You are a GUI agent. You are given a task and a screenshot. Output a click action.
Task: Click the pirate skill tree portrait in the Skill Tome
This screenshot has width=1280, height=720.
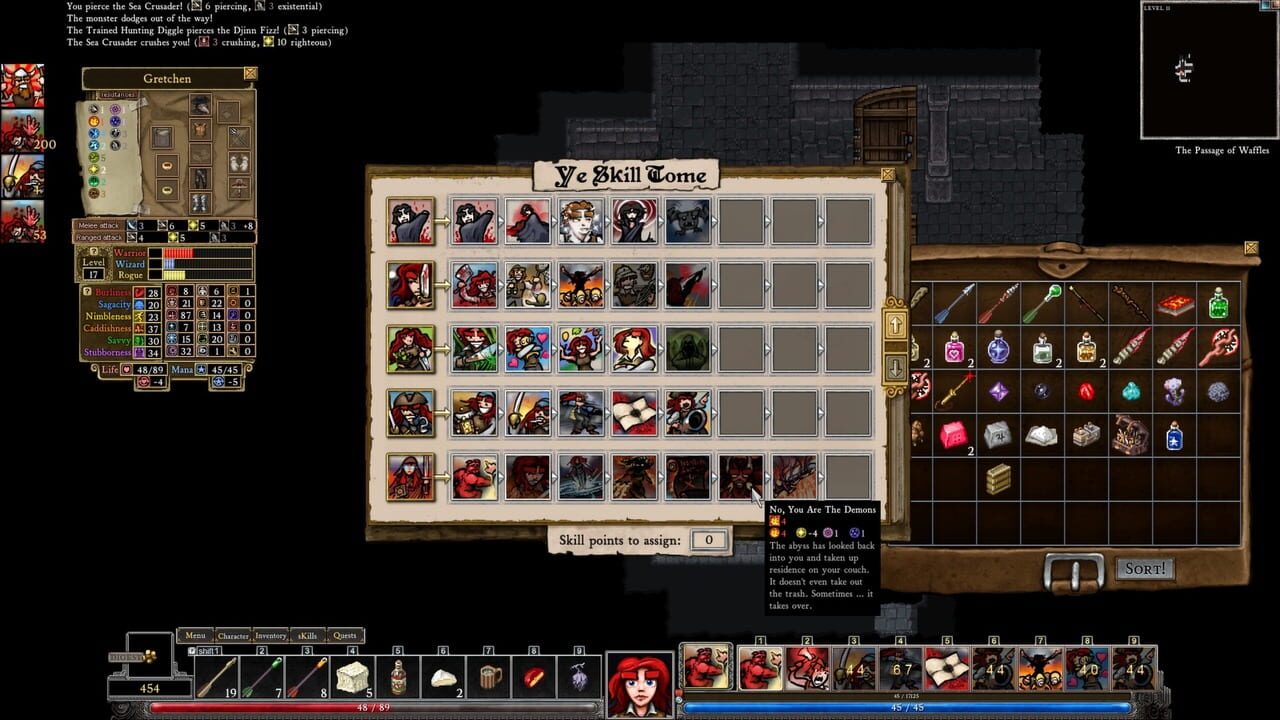(x=411, y=412)
